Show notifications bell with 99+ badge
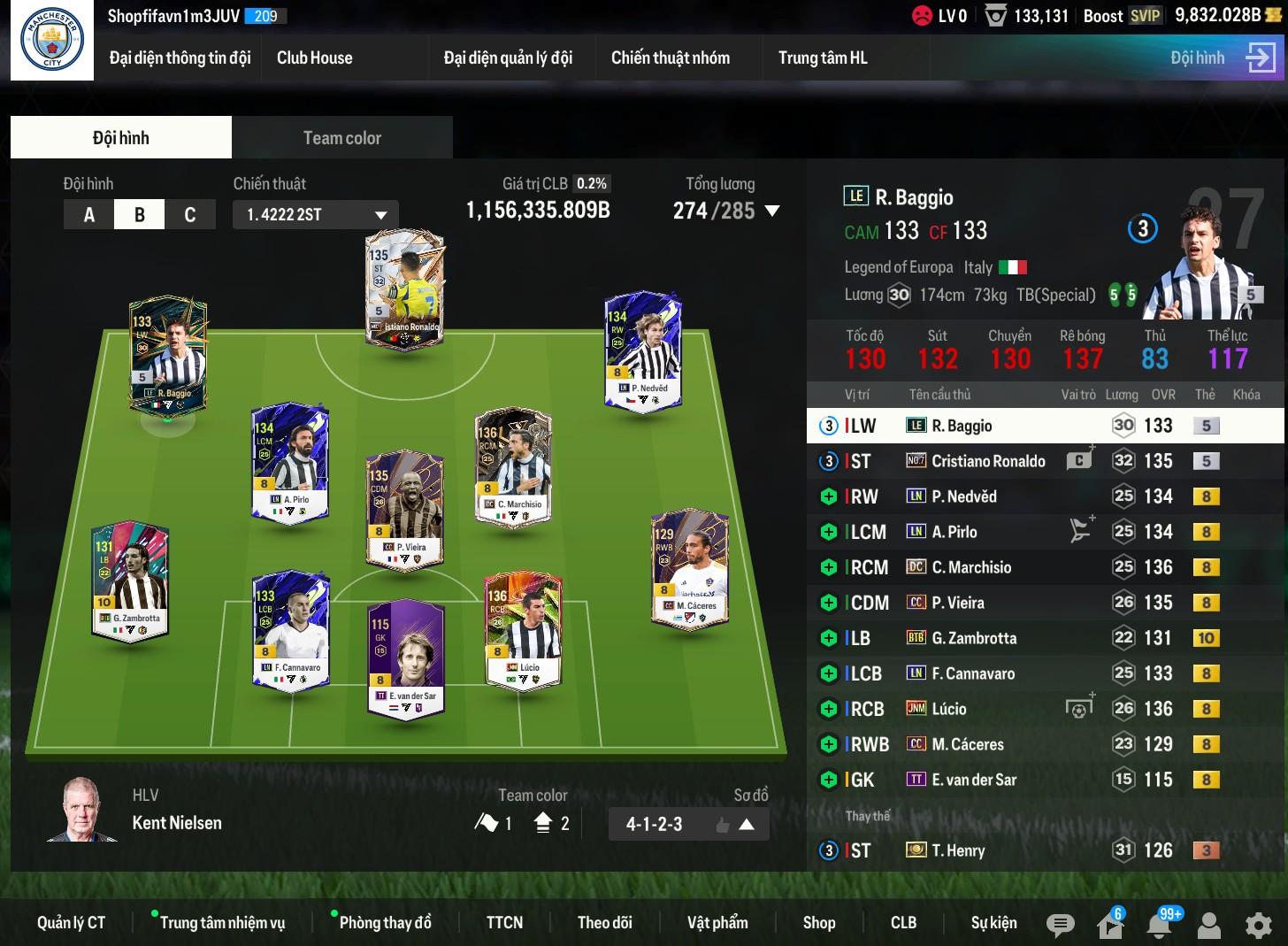This screenshot has width=1288, height=946. (1160, 925)
